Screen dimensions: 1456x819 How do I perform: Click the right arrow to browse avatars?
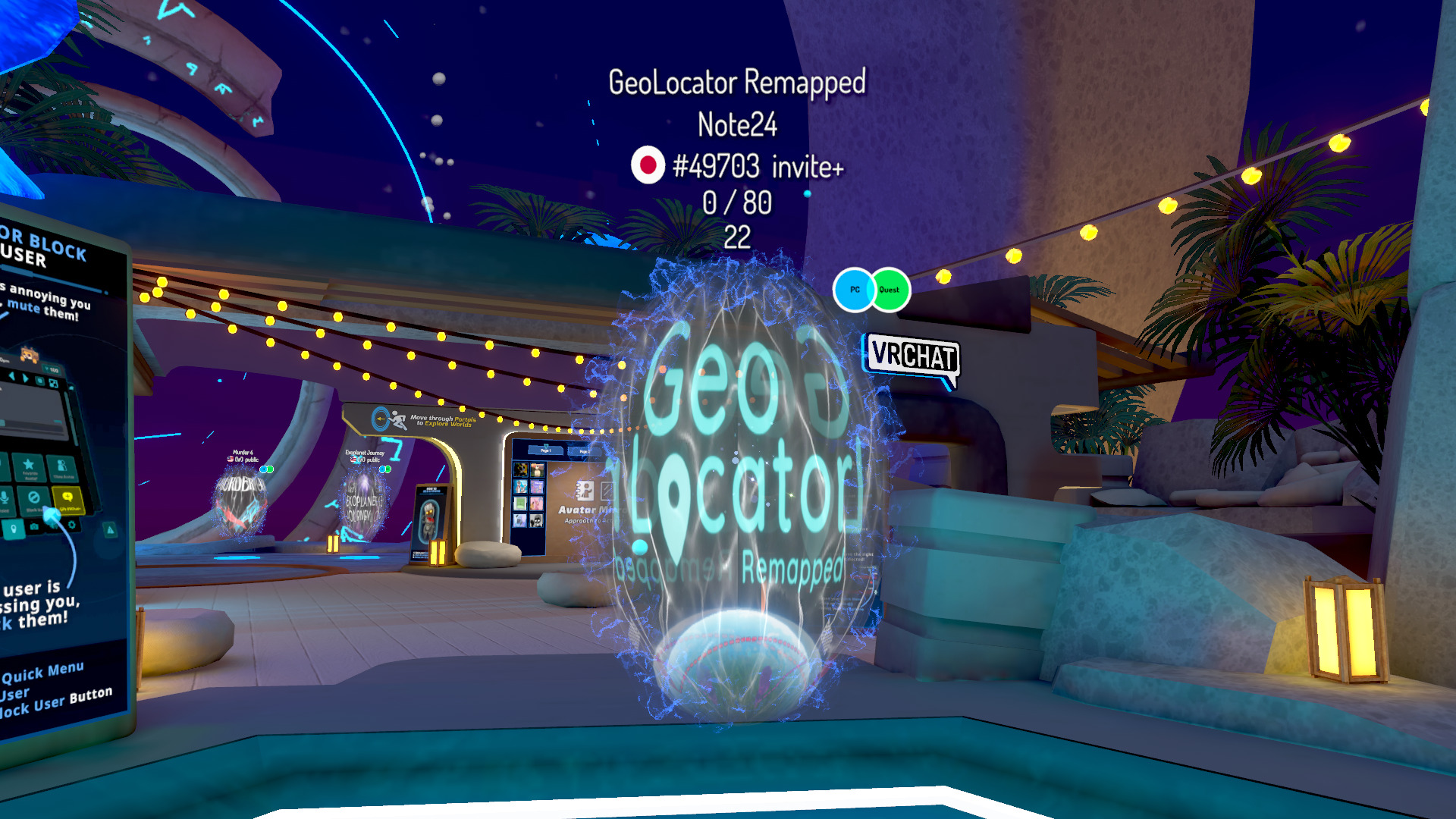pos(25,378)
